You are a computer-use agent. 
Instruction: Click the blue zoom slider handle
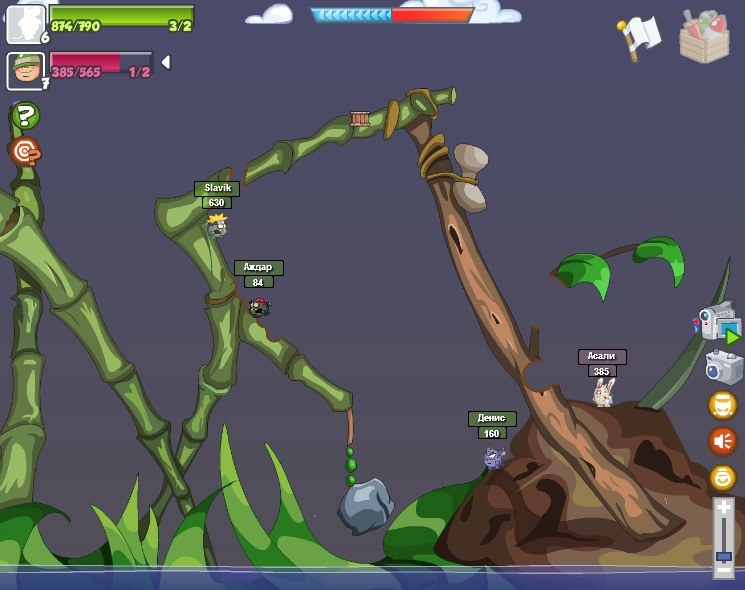click(723, 555)
